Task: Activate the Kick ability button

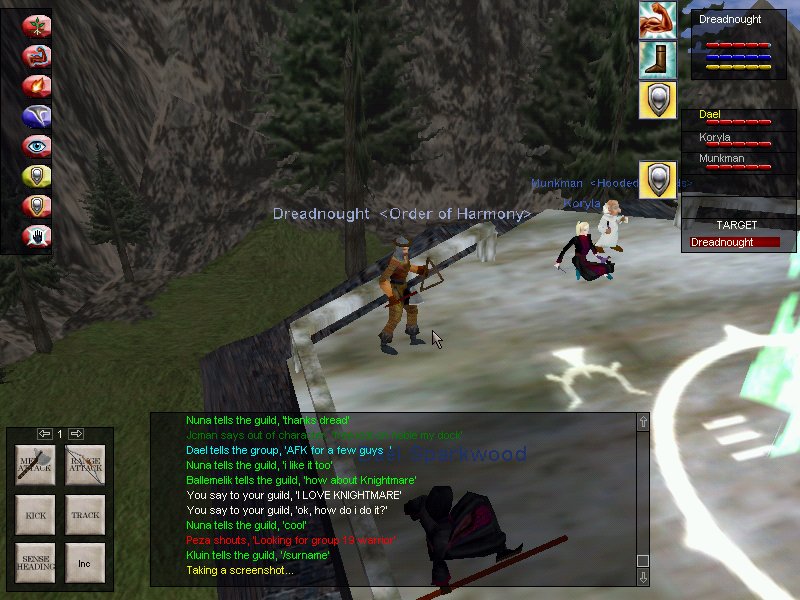Action: [x=35, y=515]
